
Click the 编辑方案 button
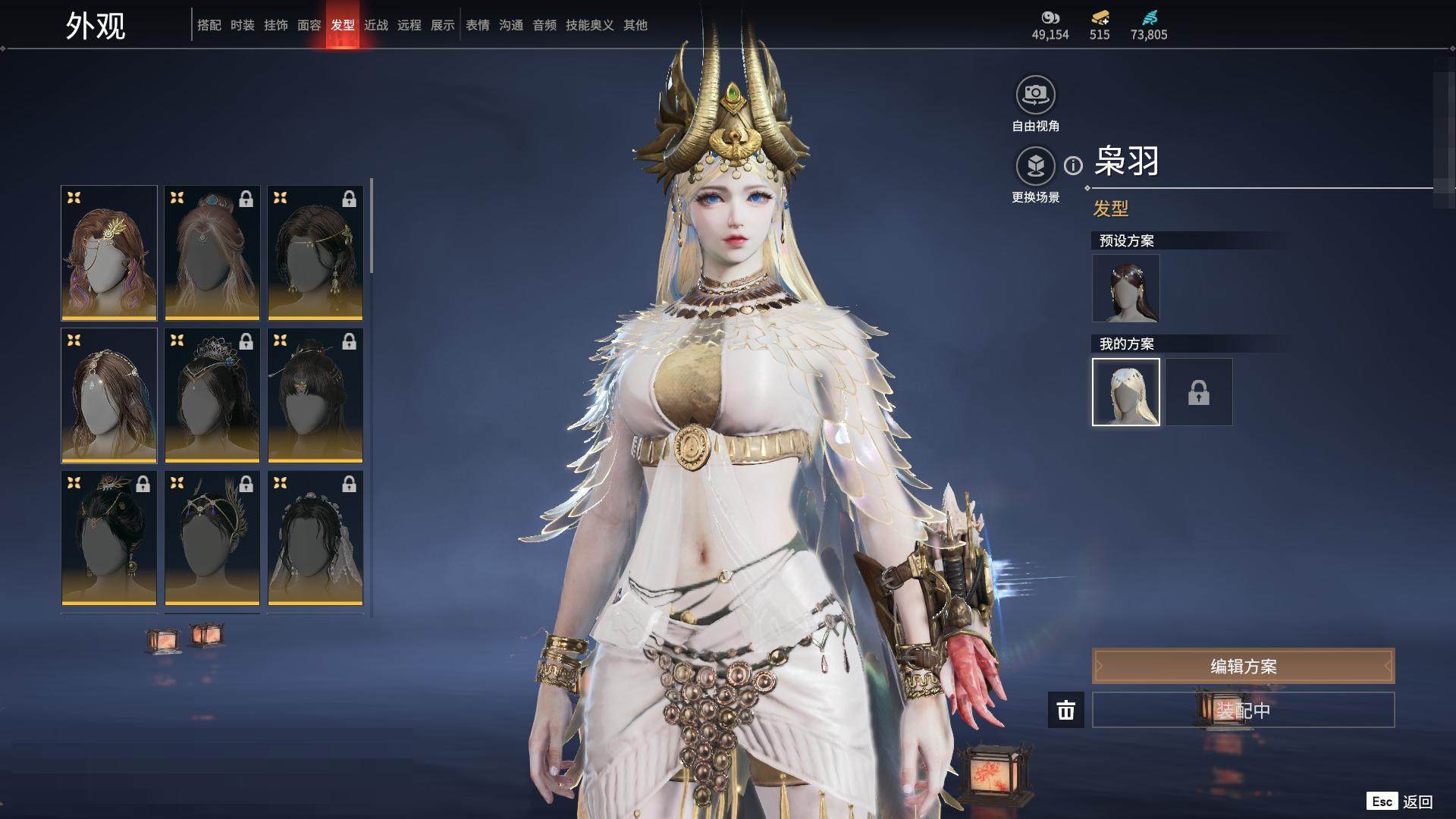click(1243, 667)
